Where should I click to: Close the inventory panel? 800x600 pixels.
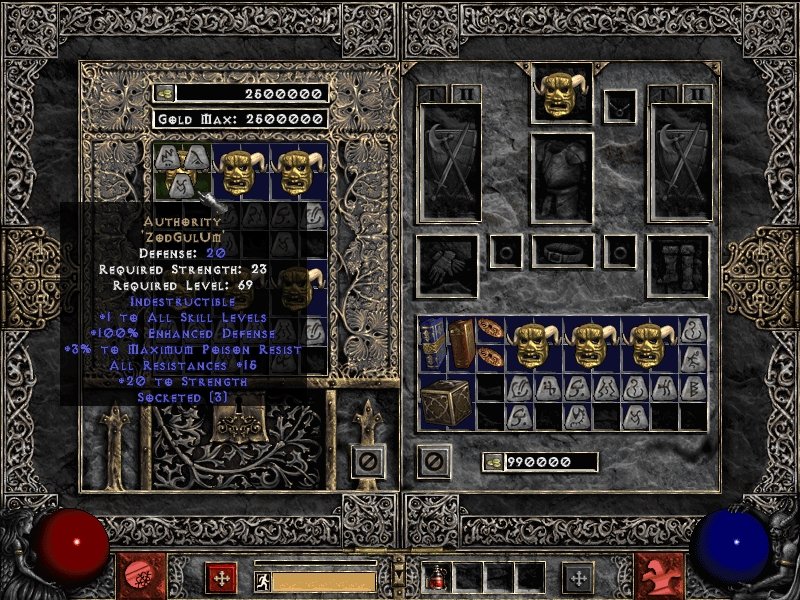[434, 461]
